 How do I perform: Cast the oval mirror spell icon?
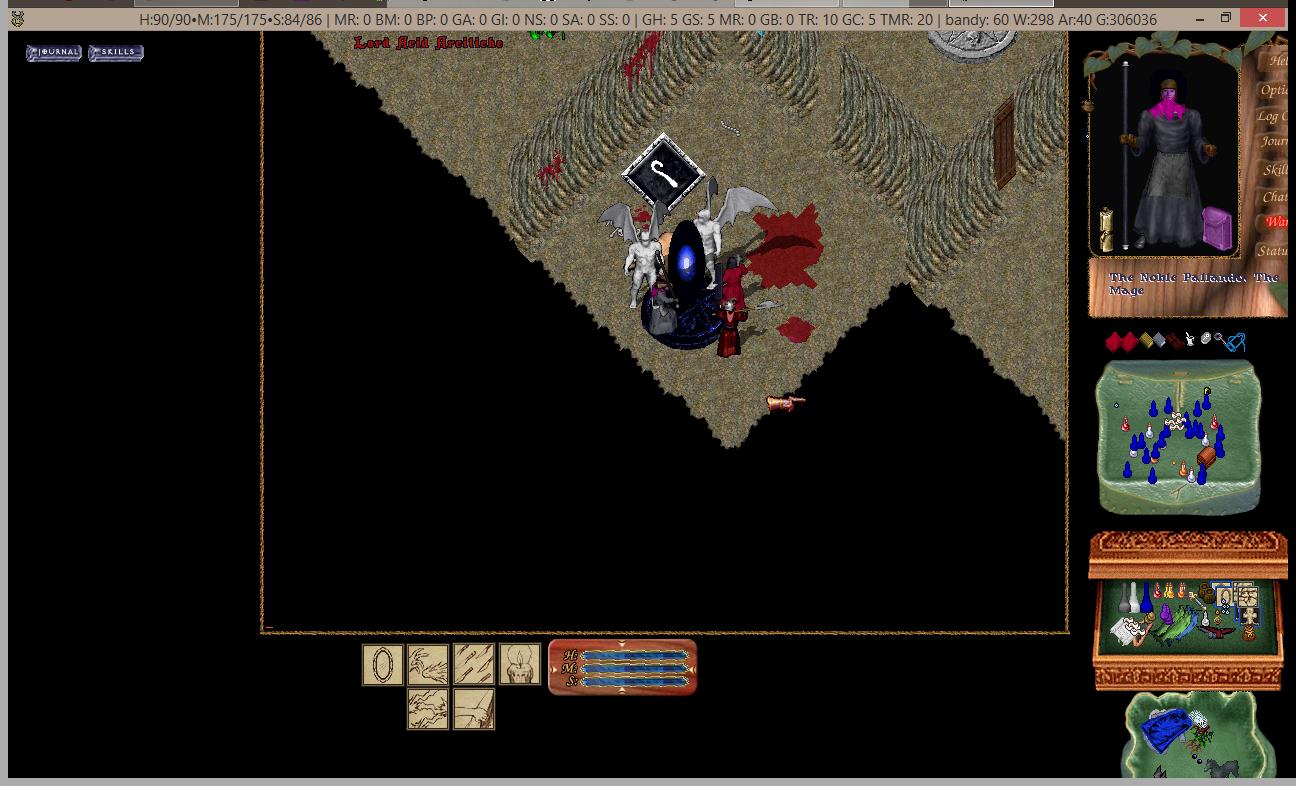coord(382,665)
